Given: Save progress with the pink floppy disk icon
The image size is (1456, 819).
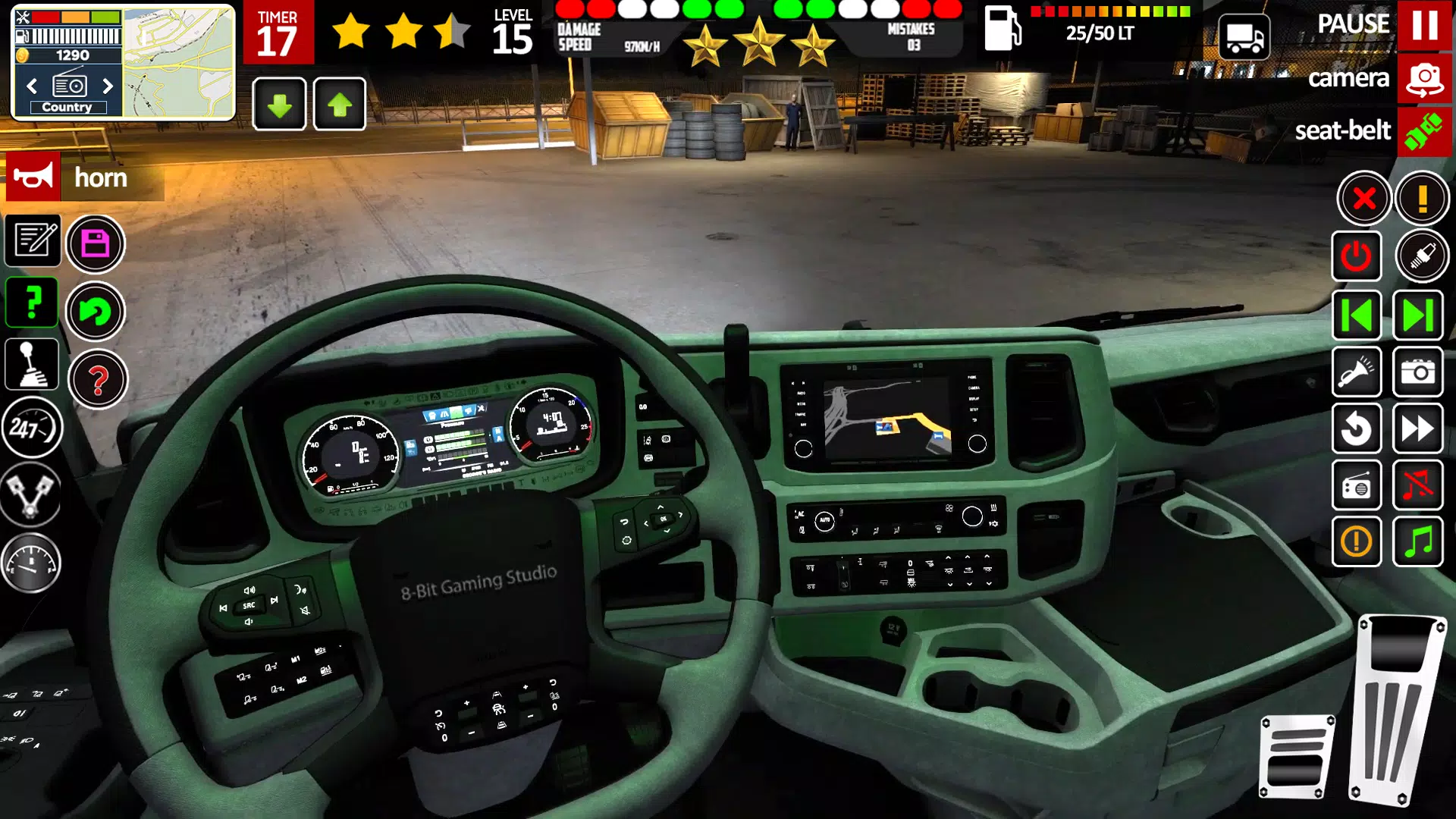Looking at the screenshot, I should click(96, 243).
